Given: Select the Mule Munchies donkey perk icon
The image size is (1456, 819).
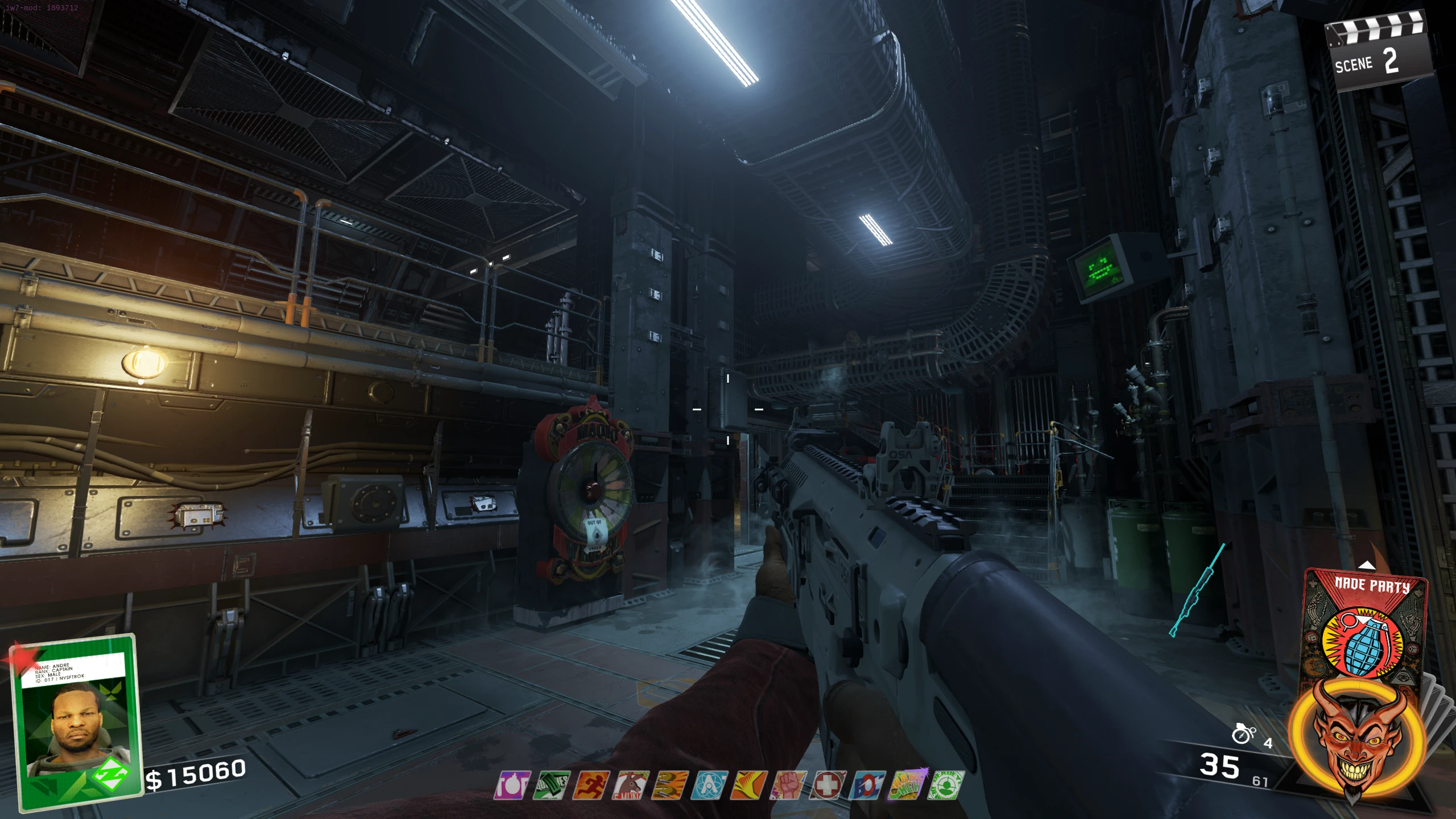Looking at the screenshot, I should [630, 785].
